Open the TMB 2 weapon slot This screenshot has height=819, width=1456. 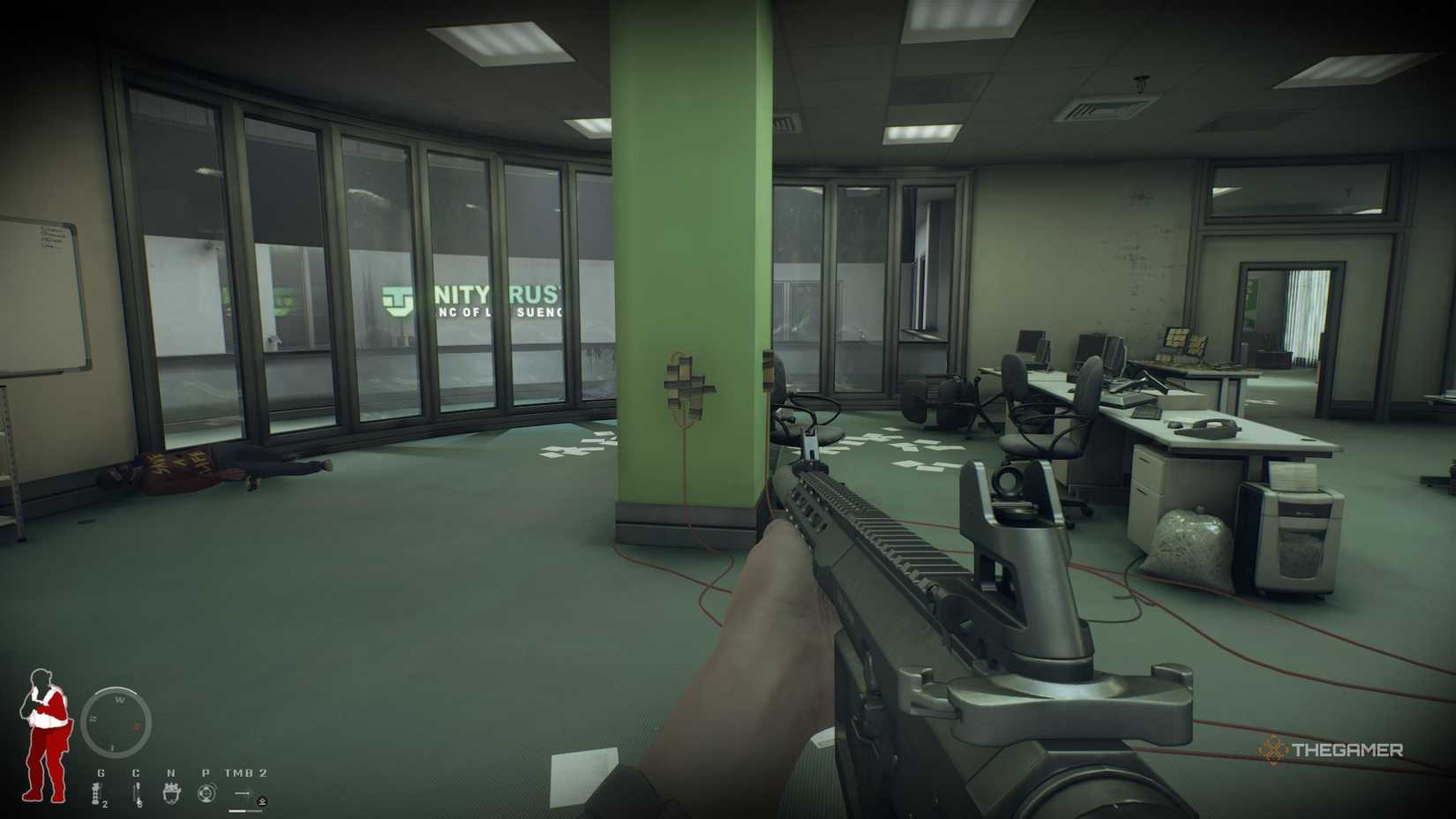(x=244, y=773)
